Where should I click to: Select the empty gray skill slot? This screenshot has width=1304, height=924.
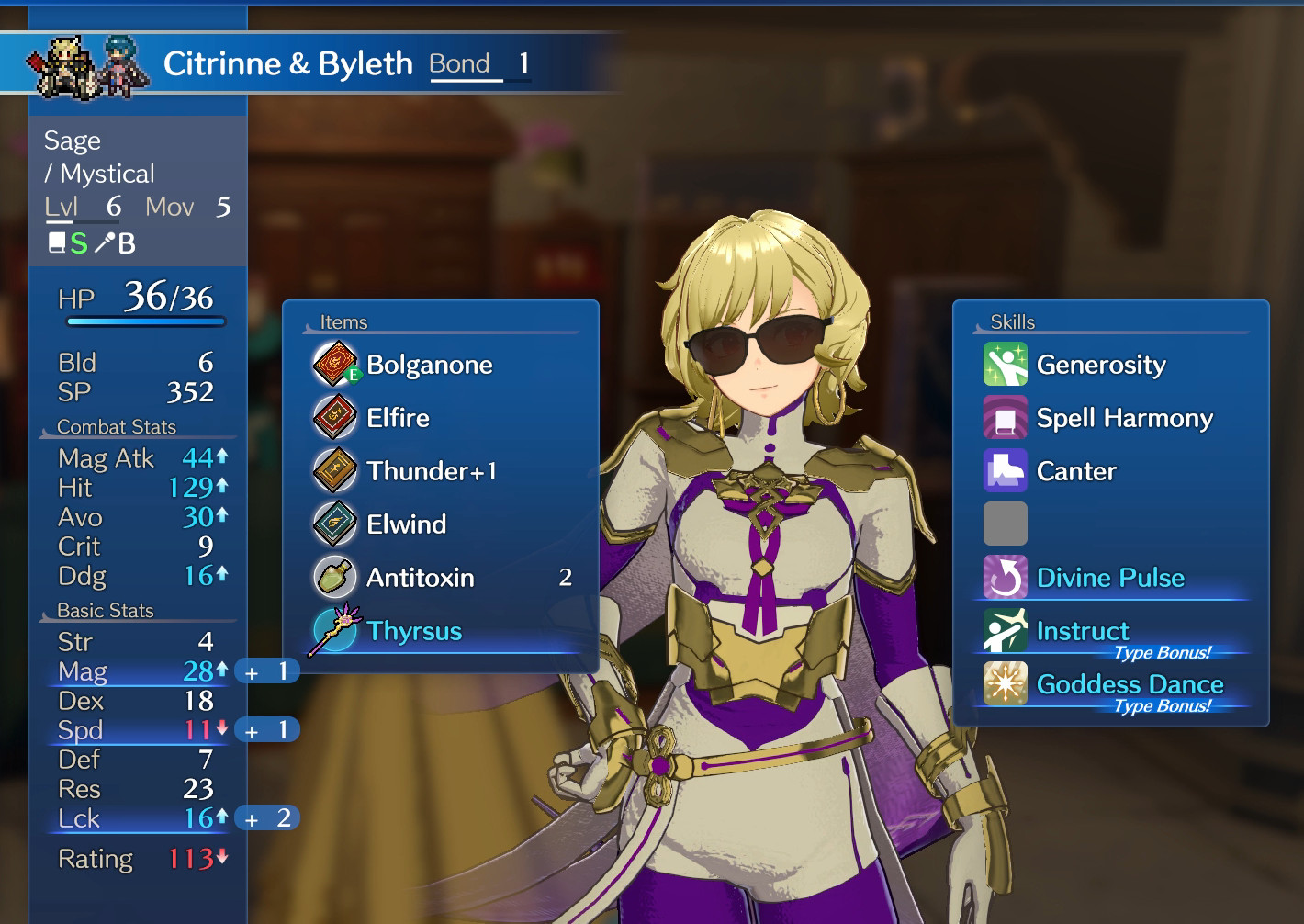[x=1006, y=524]
